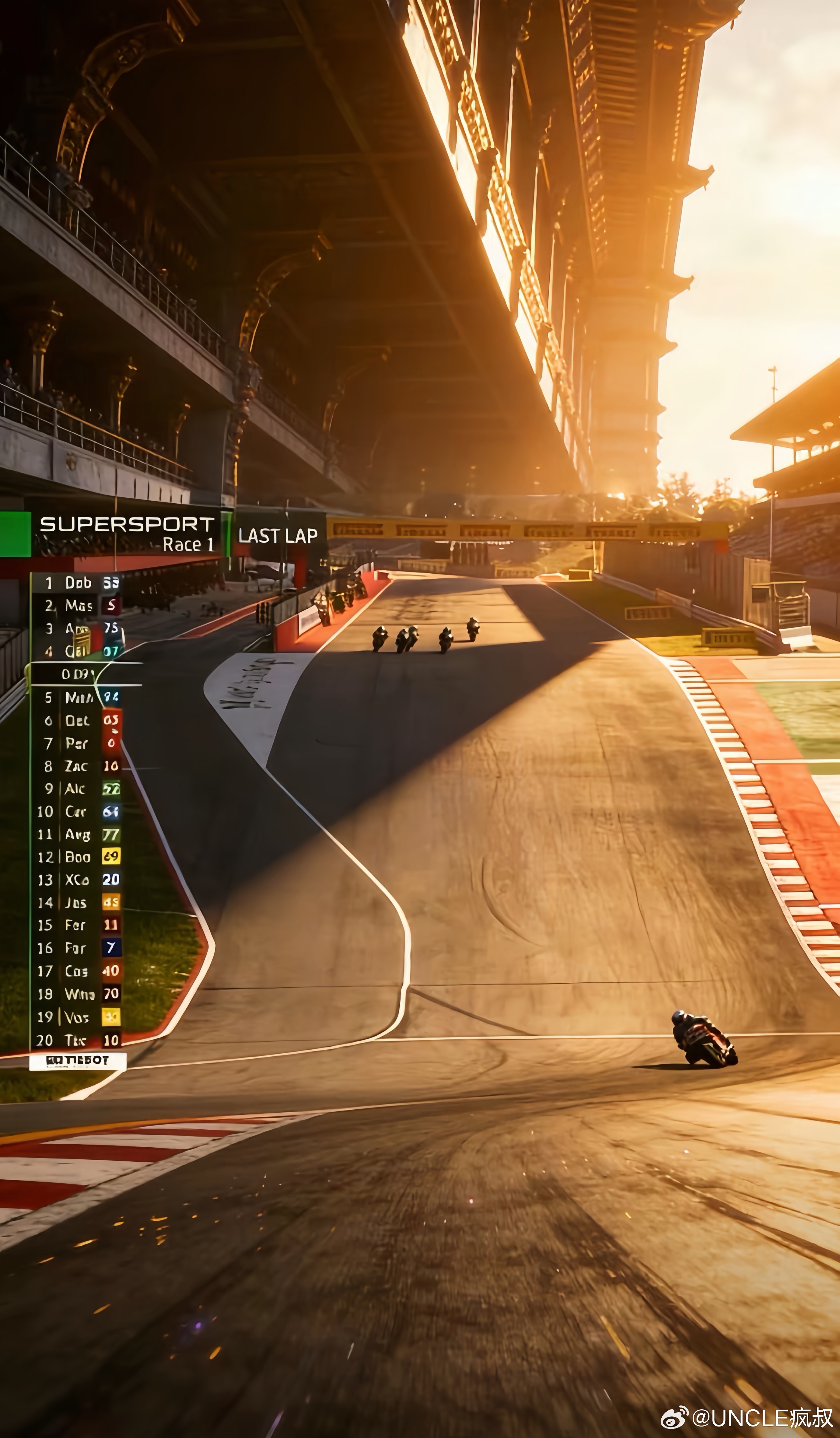This screenshot has width=840, height=1438.
Task: Choose rider Avg in position 11
Action: coord(76,834)
